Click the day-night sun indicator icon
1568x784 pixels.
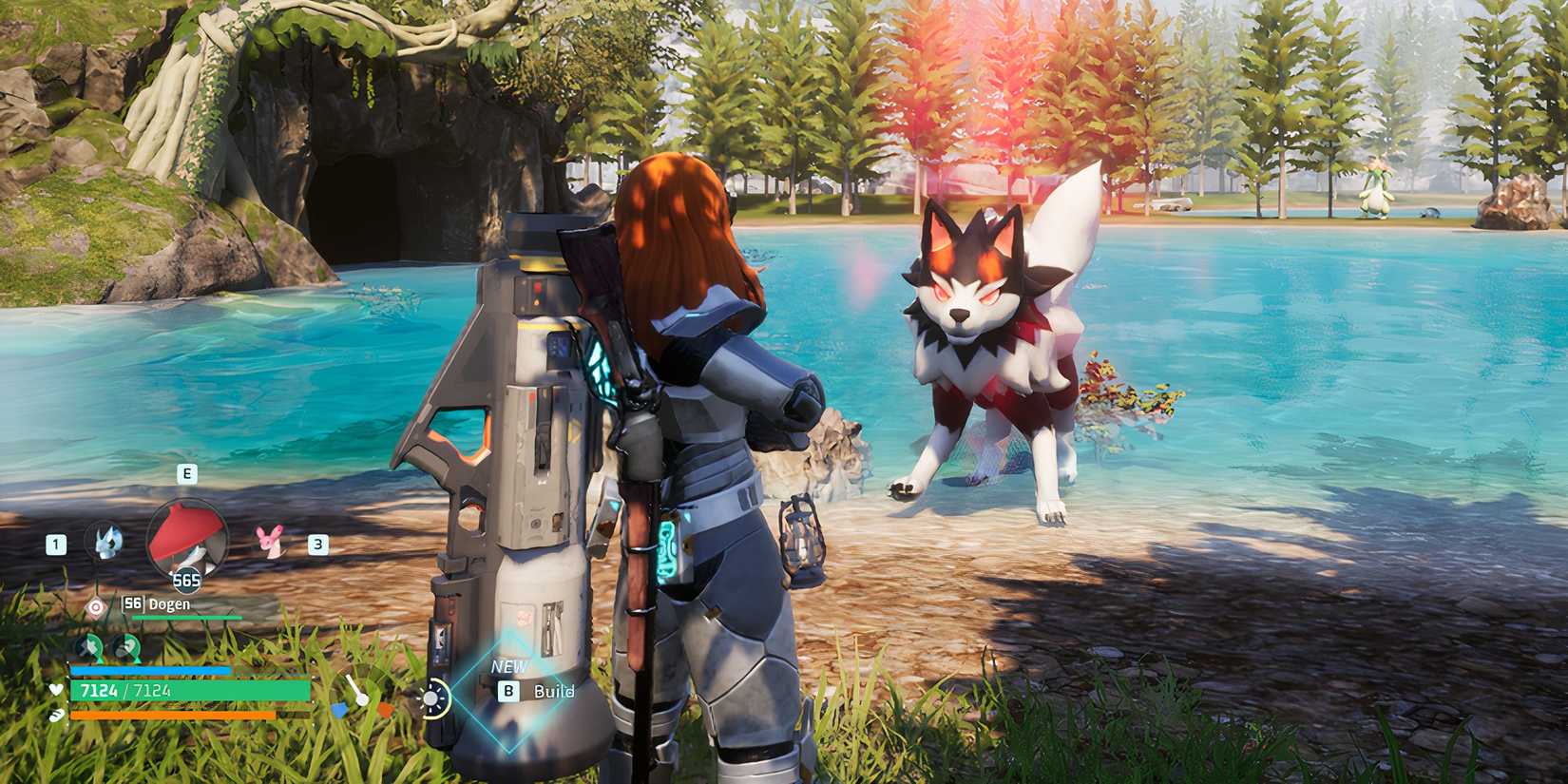coord(432,698)
